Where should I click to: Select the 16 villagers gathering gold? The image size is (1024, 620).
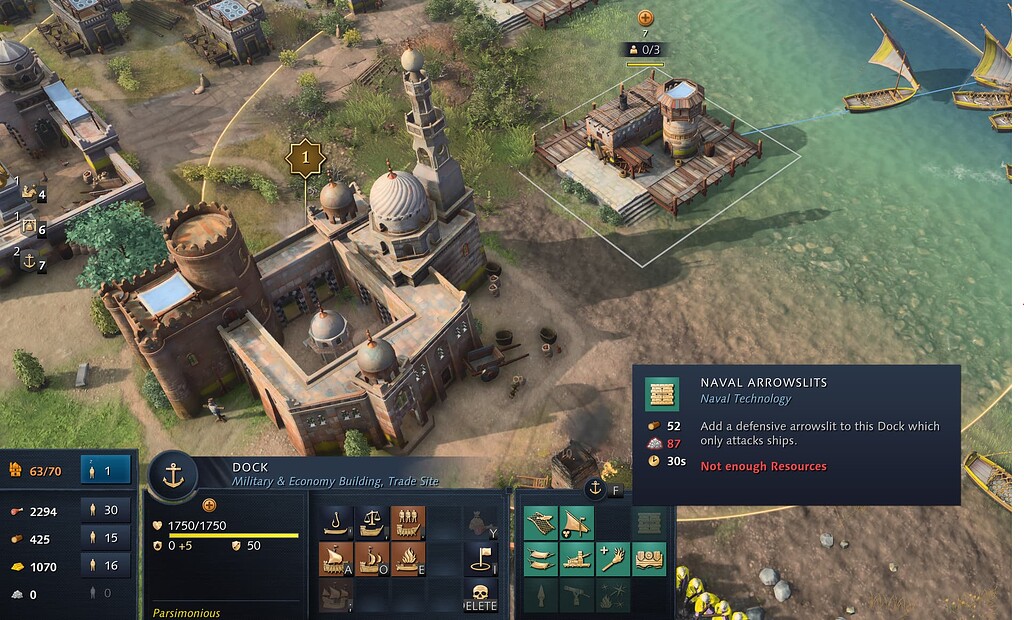105,566
